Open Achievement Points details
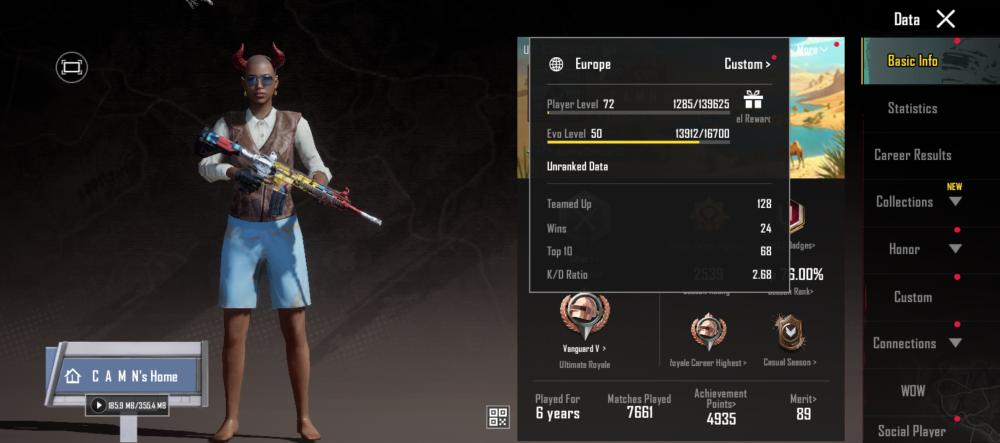 tap(721, 408)
